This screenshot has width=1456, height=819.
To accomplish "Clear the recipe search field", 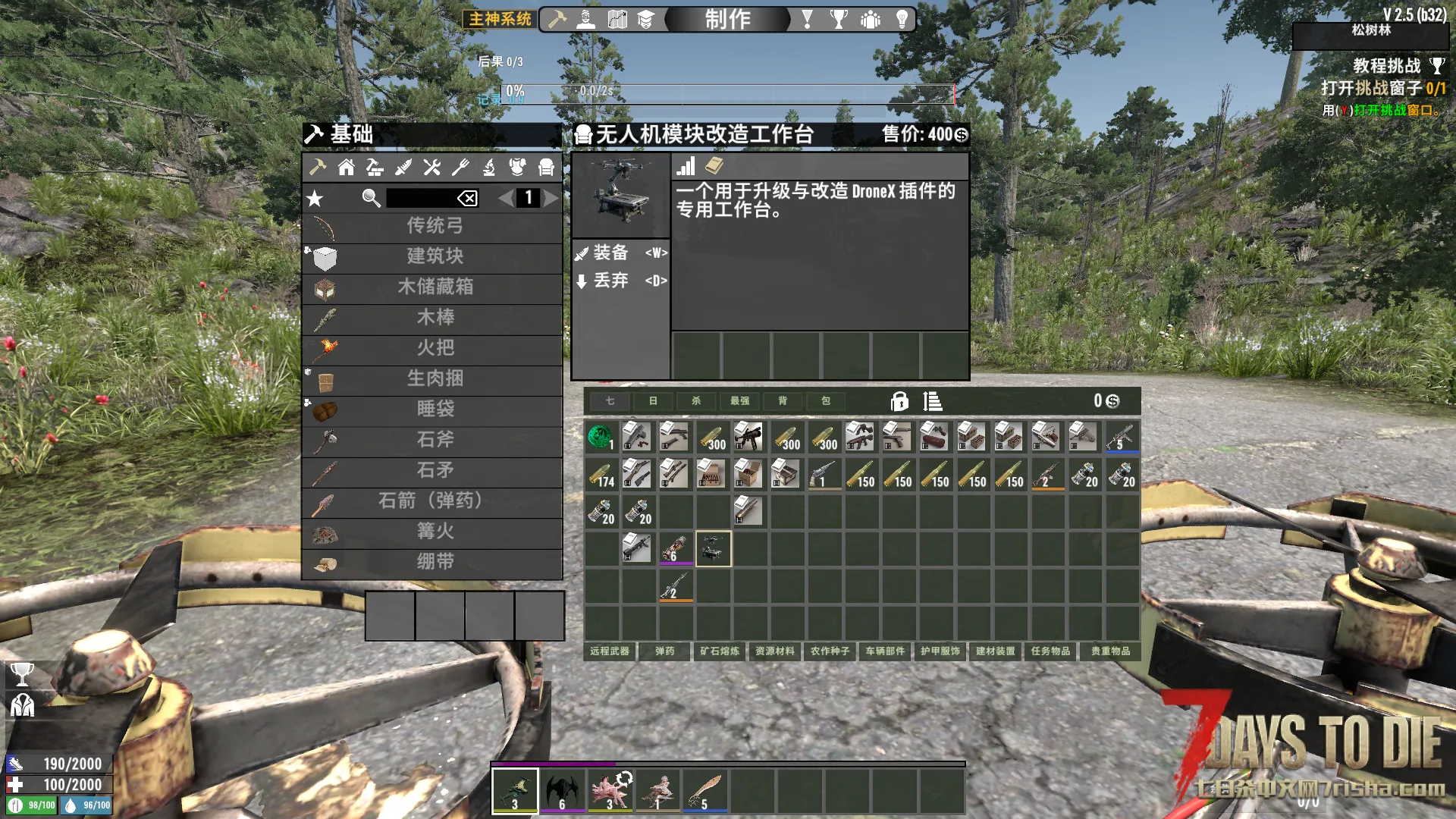I will [467, 199].
